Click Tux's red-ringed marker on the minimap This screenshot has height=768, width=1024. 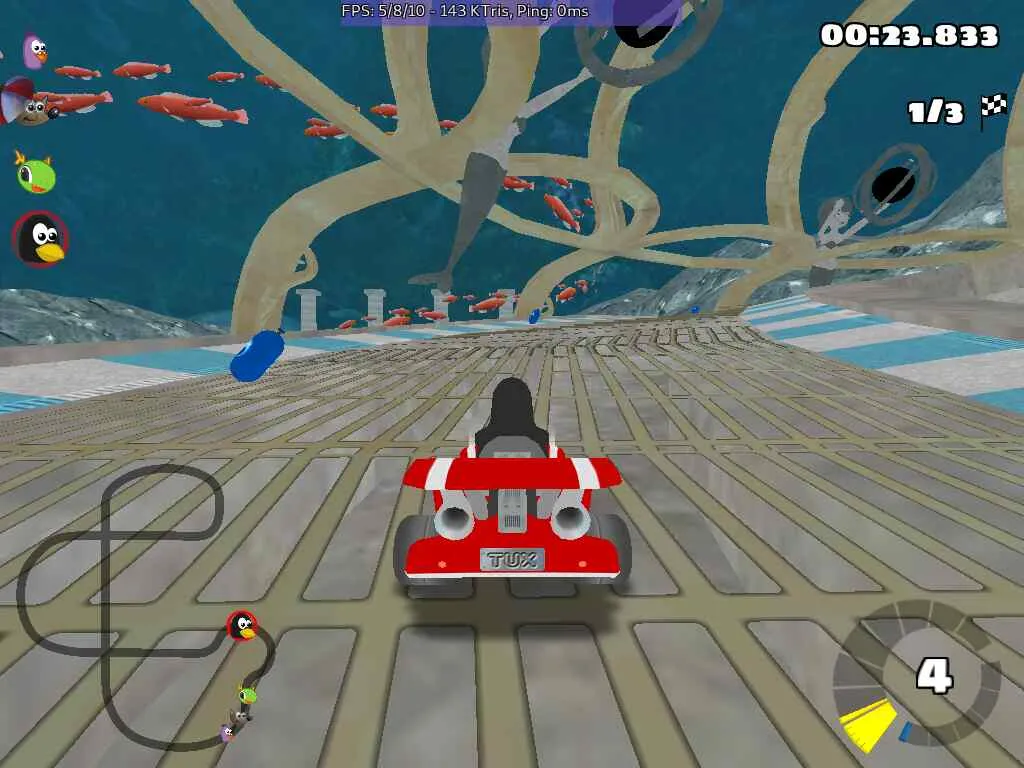click(x=241, y=626)
